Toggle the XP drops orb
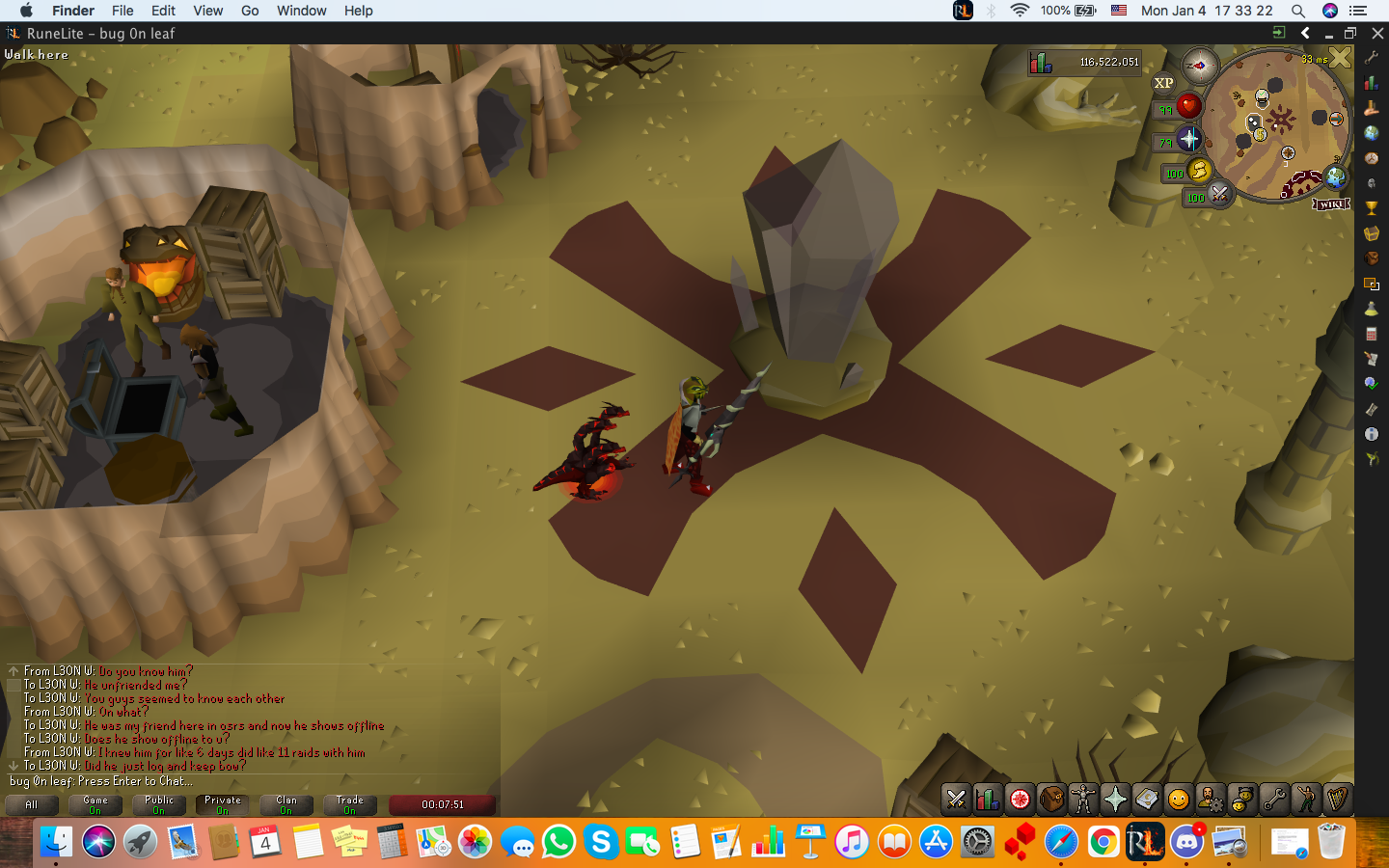Viewport: 1389px width, 868px height. pyautogui.click(x=1164, y=84)
